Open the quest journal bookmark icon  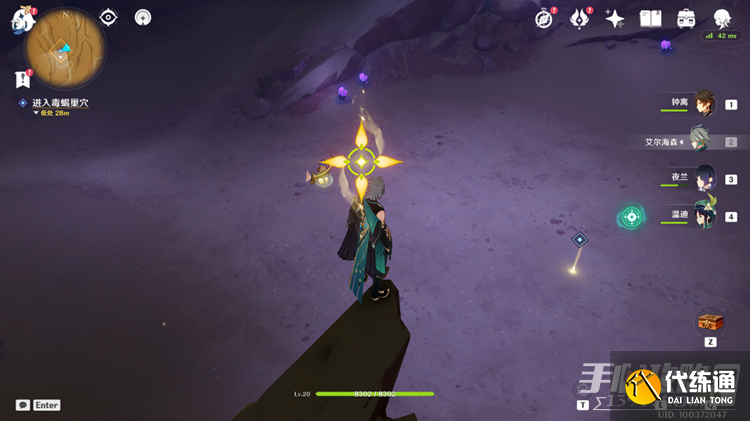(x=22, y=78)
